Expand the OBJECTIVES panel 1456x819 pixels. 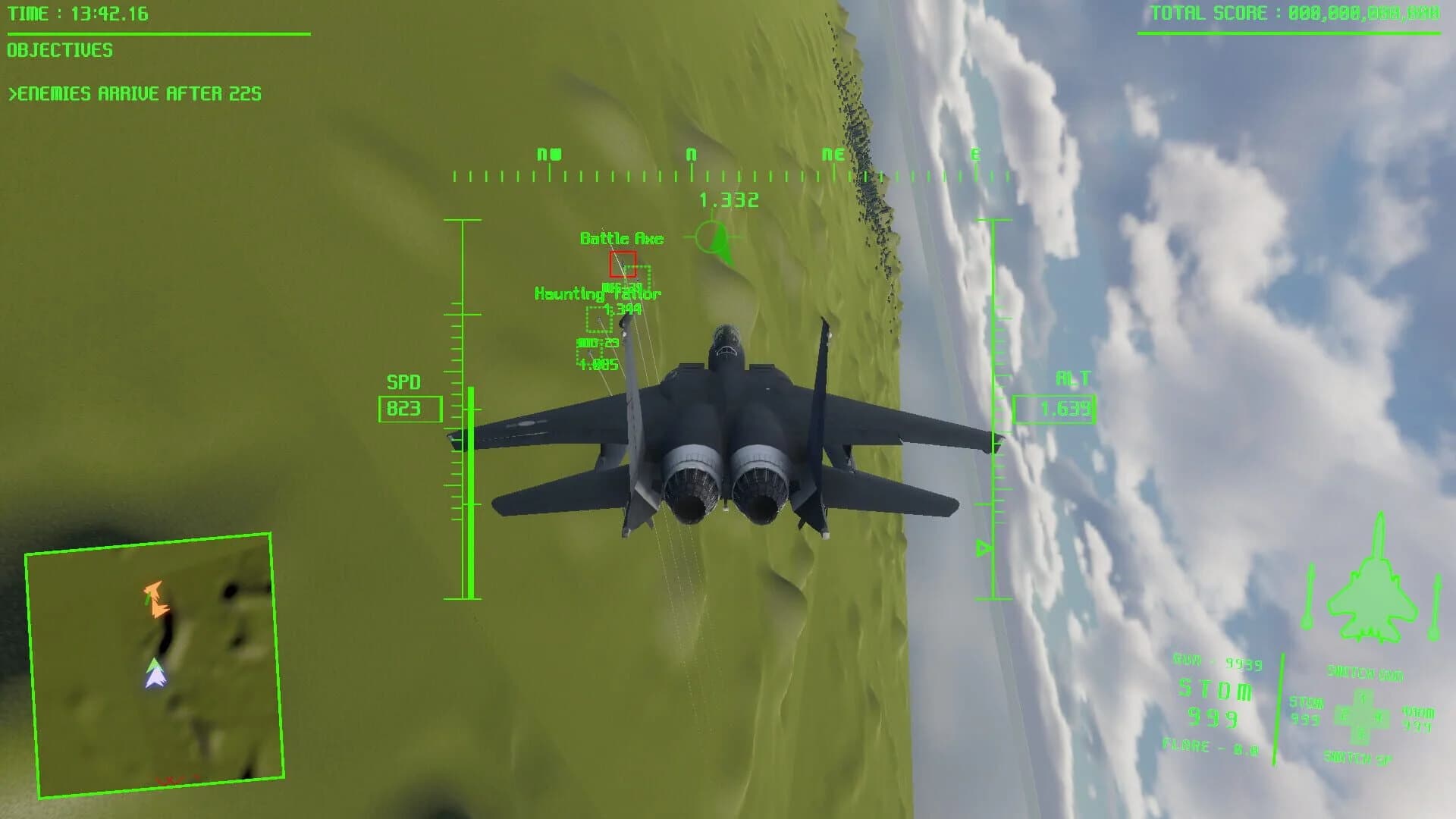pyautogui.click(x=59, y=51)
